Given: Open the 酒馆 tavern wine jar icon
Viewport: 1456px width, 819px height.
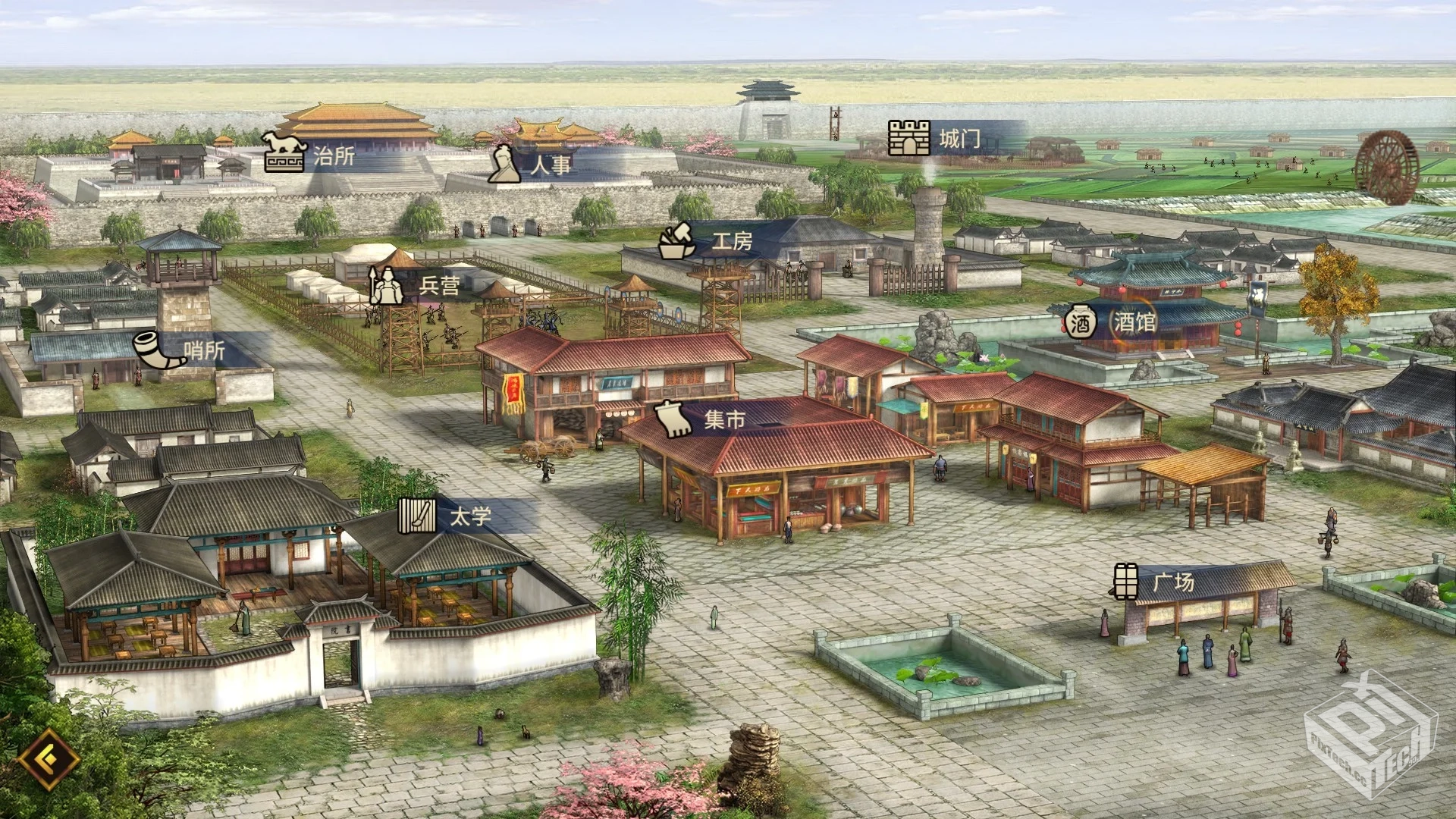Looking at the screenshot, I should [1080, 322].
